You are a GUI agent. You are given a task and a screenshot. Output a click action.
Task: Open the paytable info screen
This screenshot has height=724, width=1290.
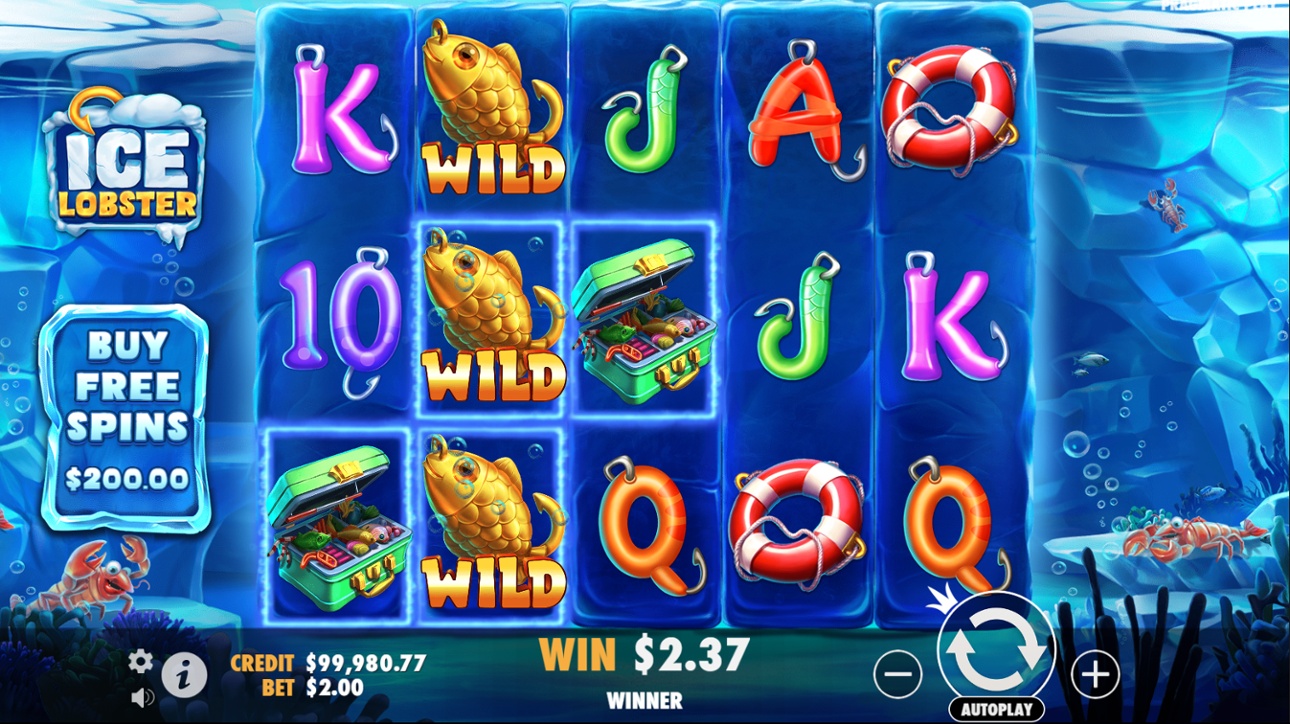tap(184, 675)
